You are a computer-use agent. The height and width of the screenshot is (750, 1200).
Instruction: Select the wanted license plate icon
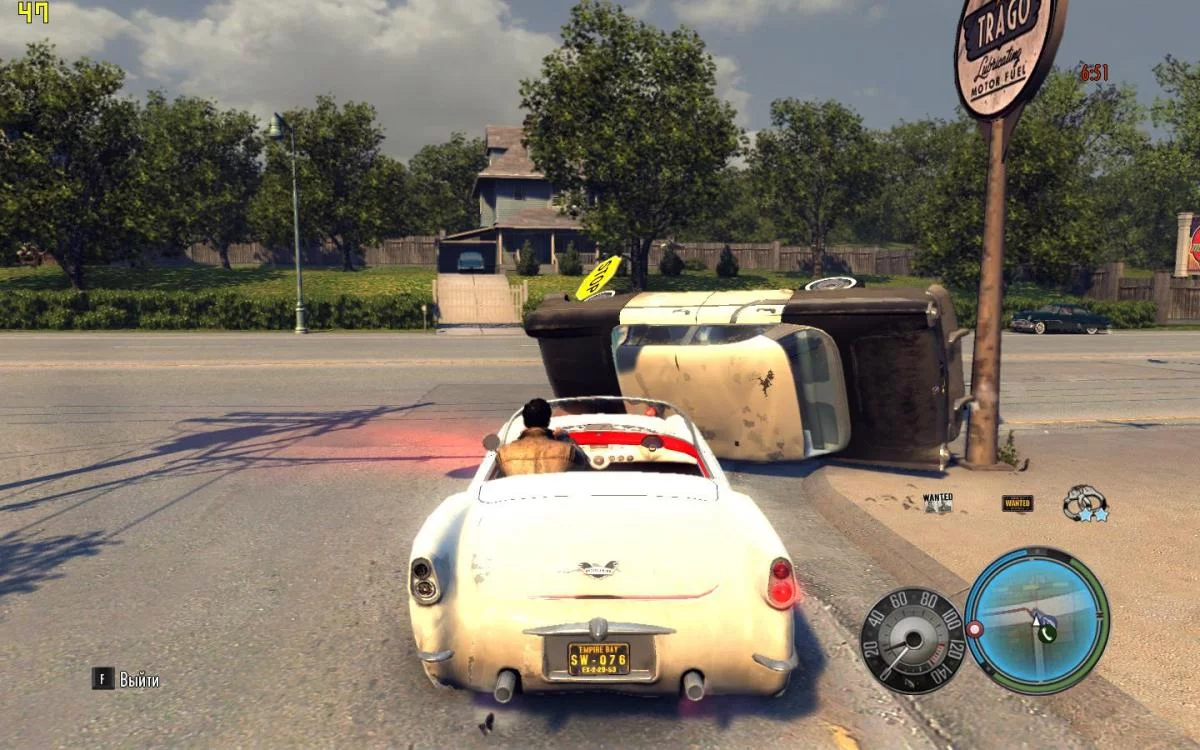tap(1017, 503)
